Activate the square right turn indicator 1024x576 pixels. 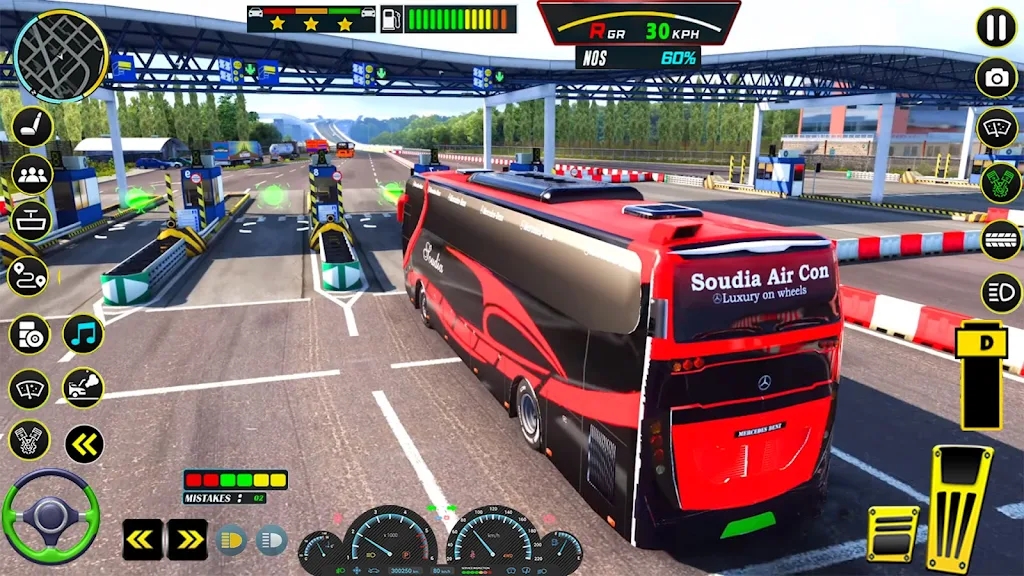coord(187,539)
